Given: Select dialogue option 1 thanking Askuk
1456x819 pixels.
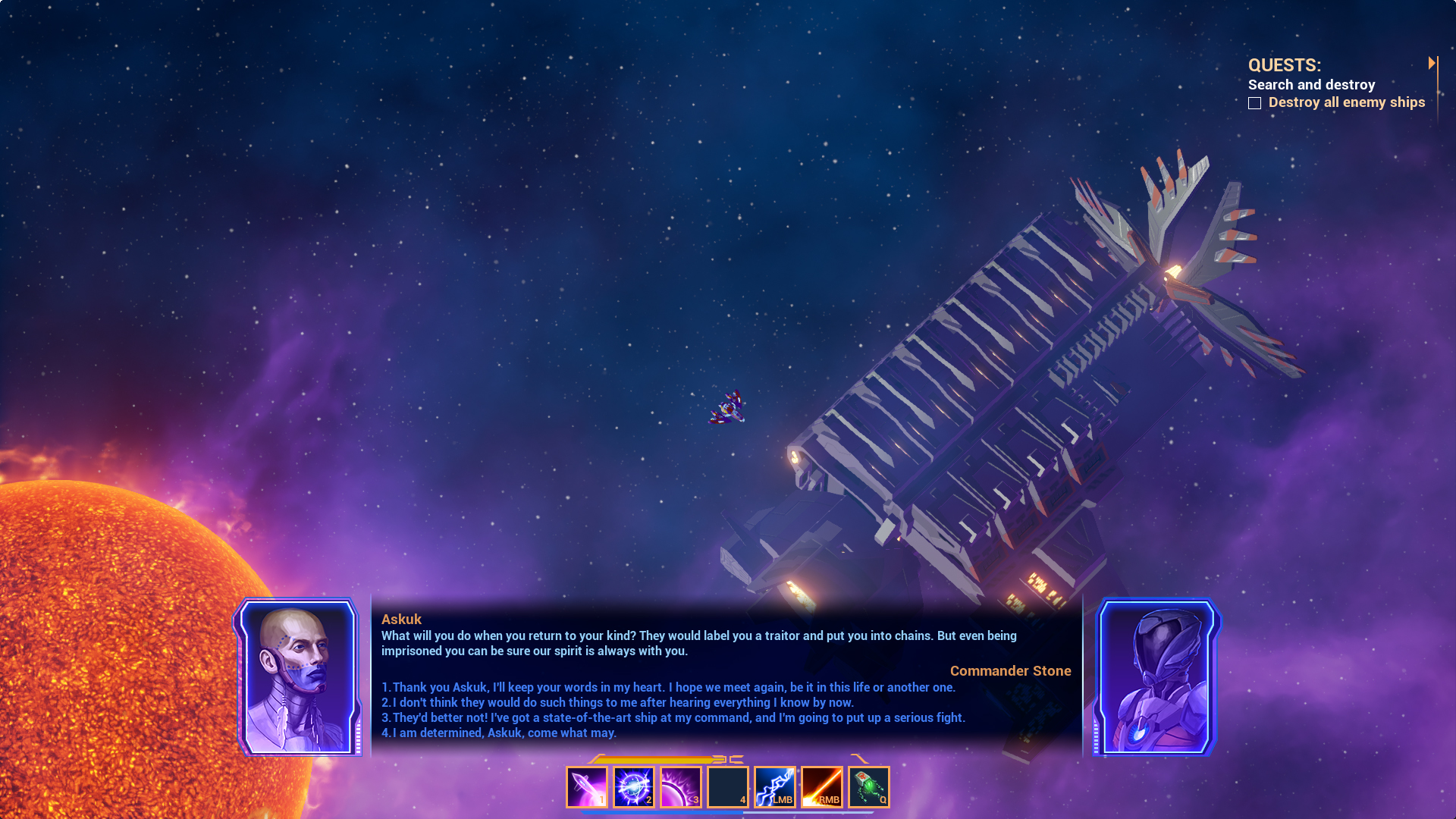Looking at the screenshot, I should pos(670,687).
